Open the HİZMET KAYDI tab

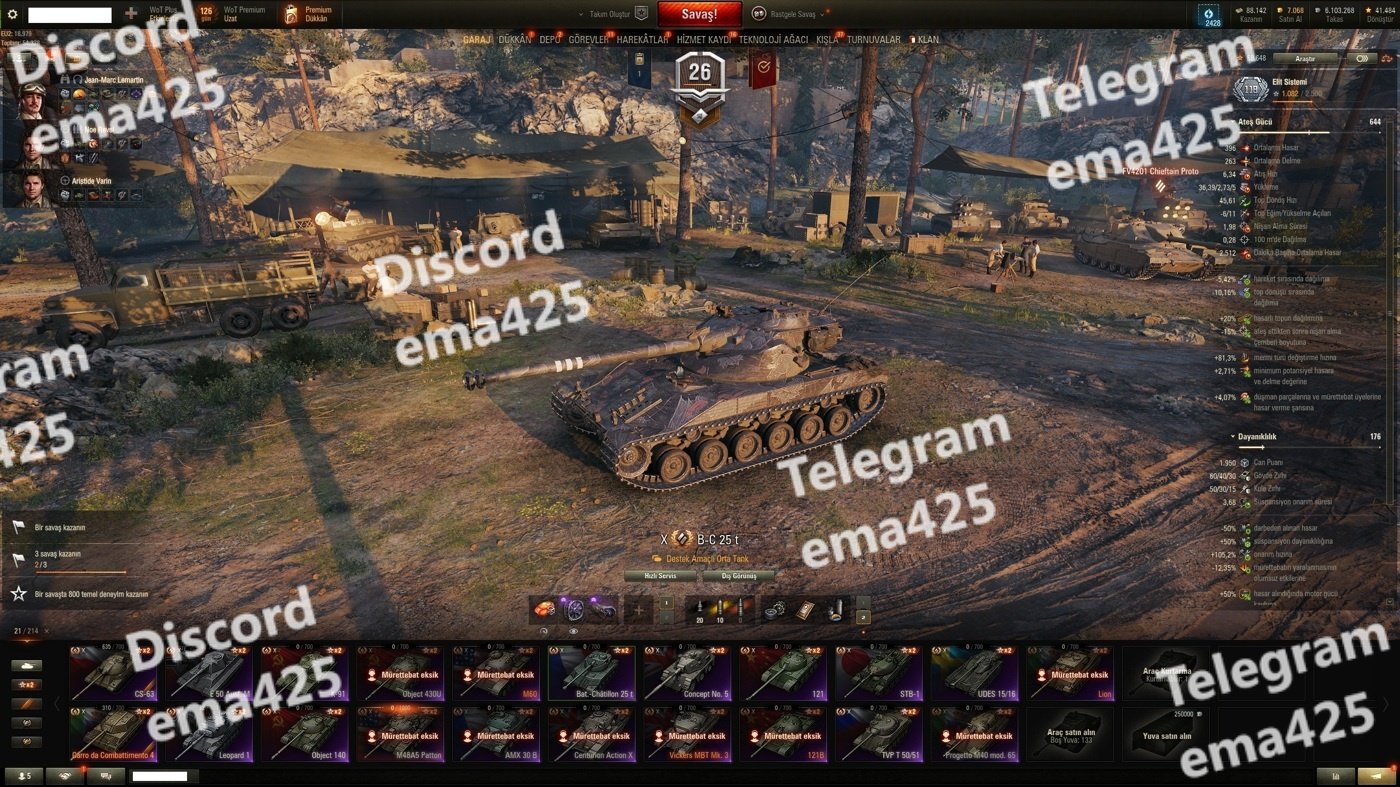[x=705, y=40]
